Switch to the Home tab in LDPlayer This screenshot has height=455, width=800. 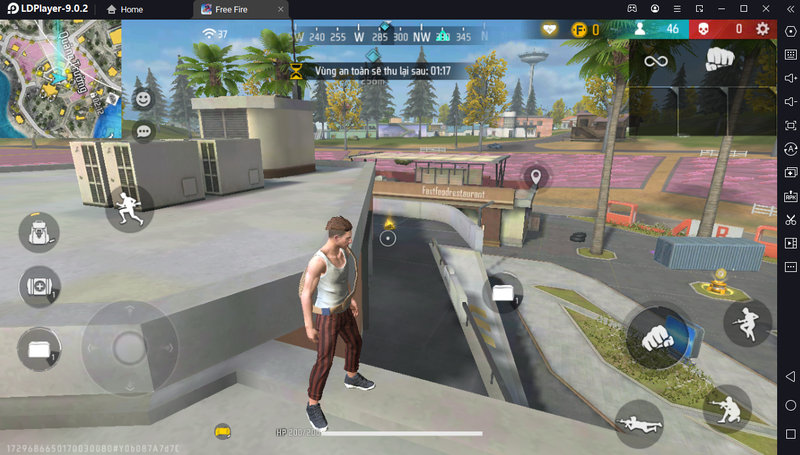(124, 9)
